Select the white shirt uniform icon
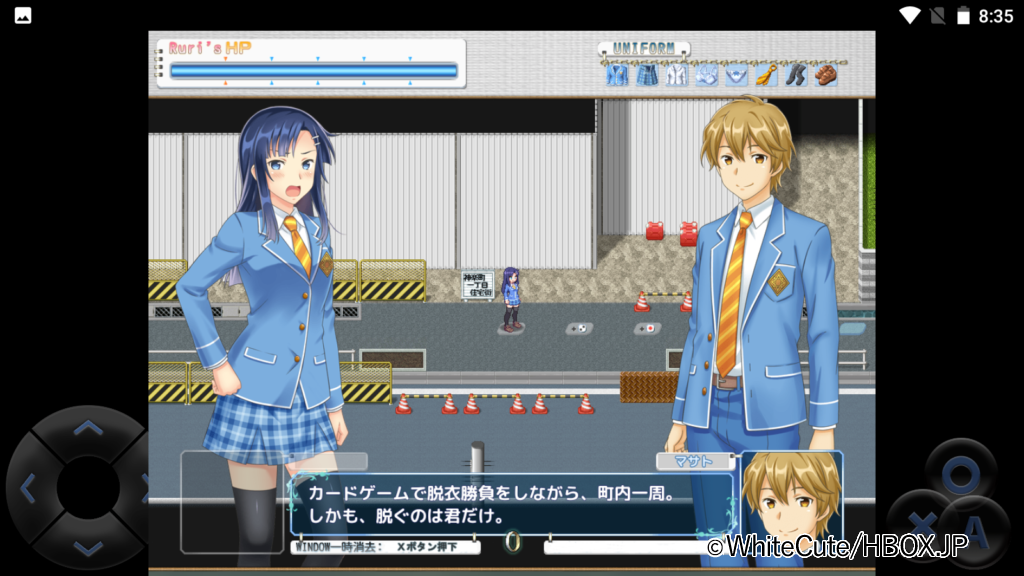 coord(677,75)
